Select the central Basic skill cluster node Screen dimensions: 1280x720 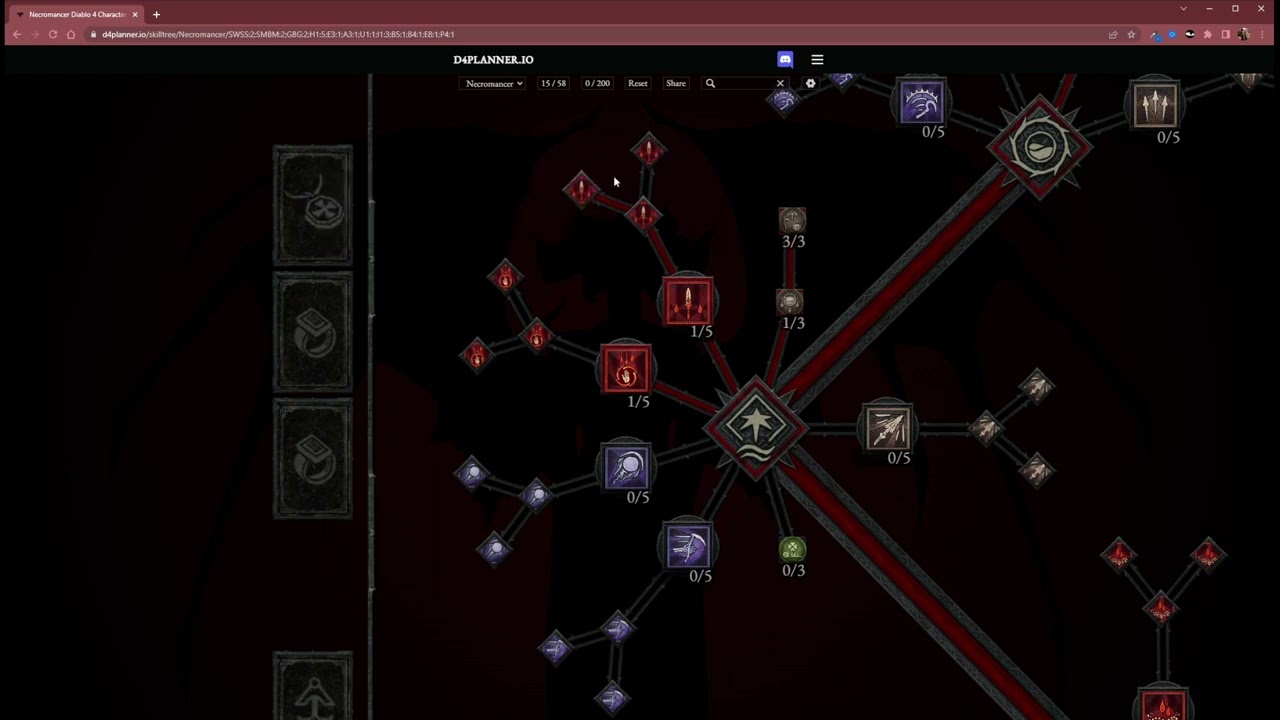click(x=756, y=426)
